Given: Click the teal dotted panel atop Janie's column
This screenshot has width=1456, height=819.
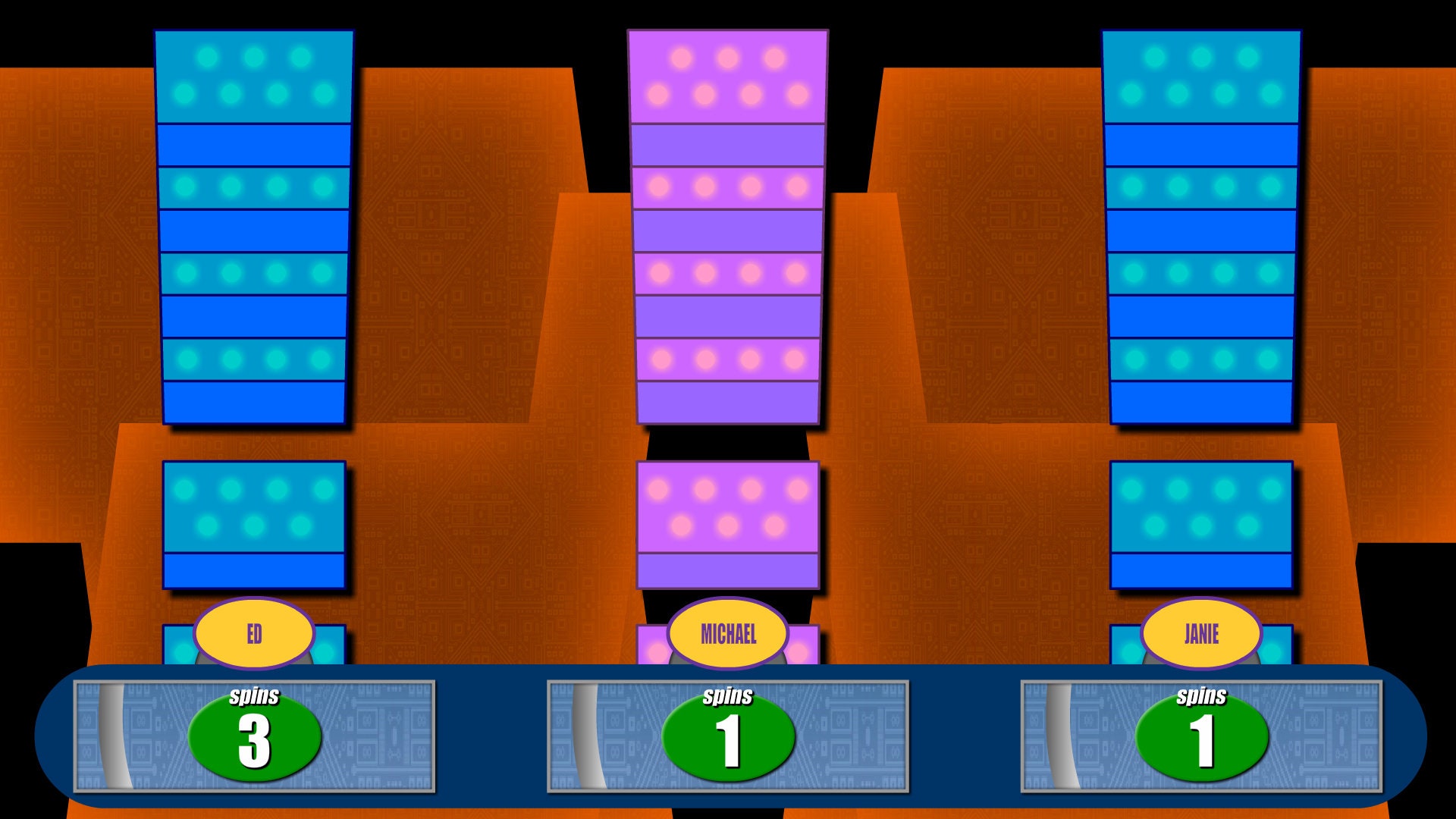Looking at the screenshot, I should 1202,76.
